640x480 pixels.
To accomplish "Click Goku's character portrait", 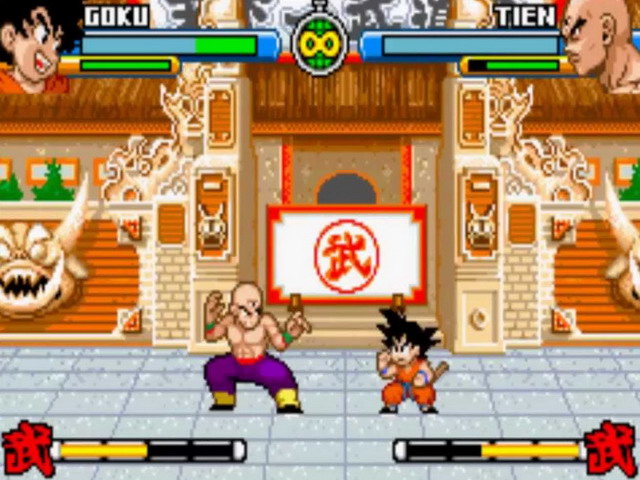I will 36,45.
